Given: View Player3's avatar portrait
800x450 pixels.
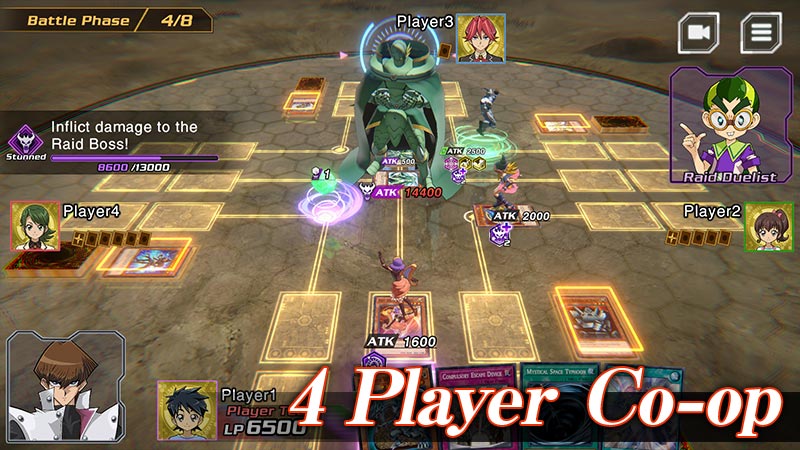Looking at the screenshot, I should coord(481,39).
